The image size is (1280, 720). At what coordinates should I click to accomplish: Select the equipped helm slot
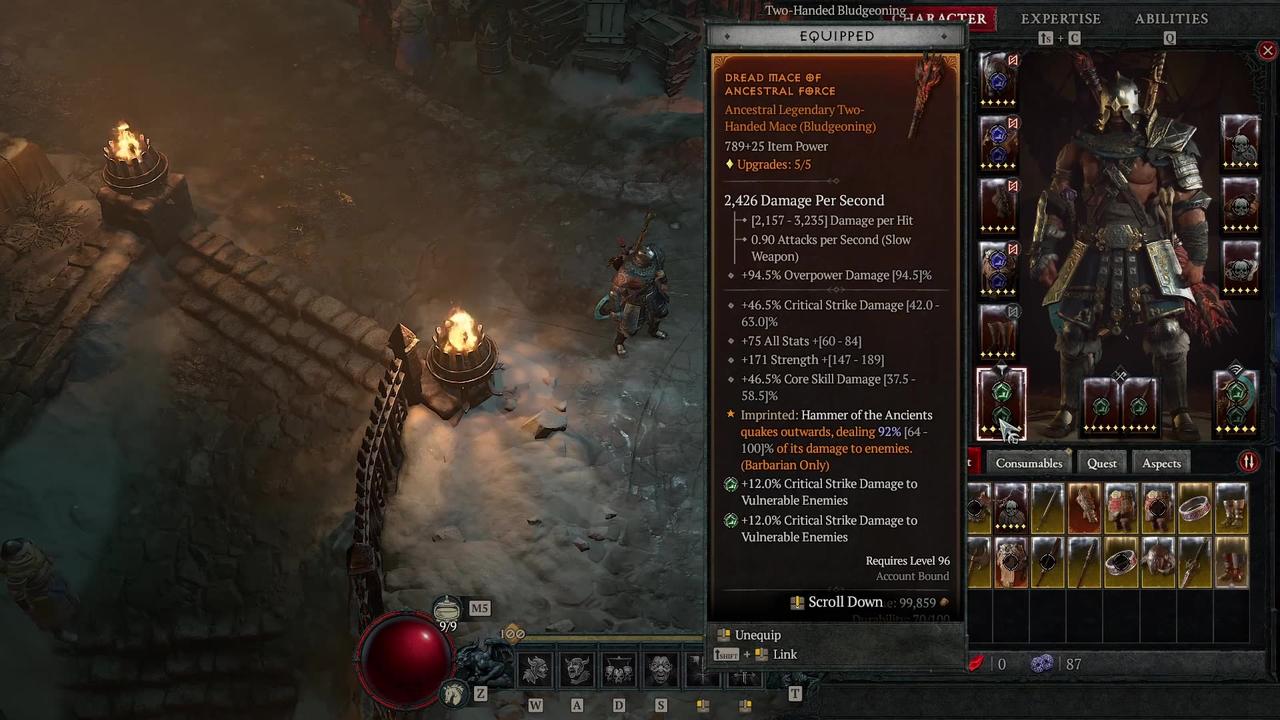click(x=1000, y=80)
